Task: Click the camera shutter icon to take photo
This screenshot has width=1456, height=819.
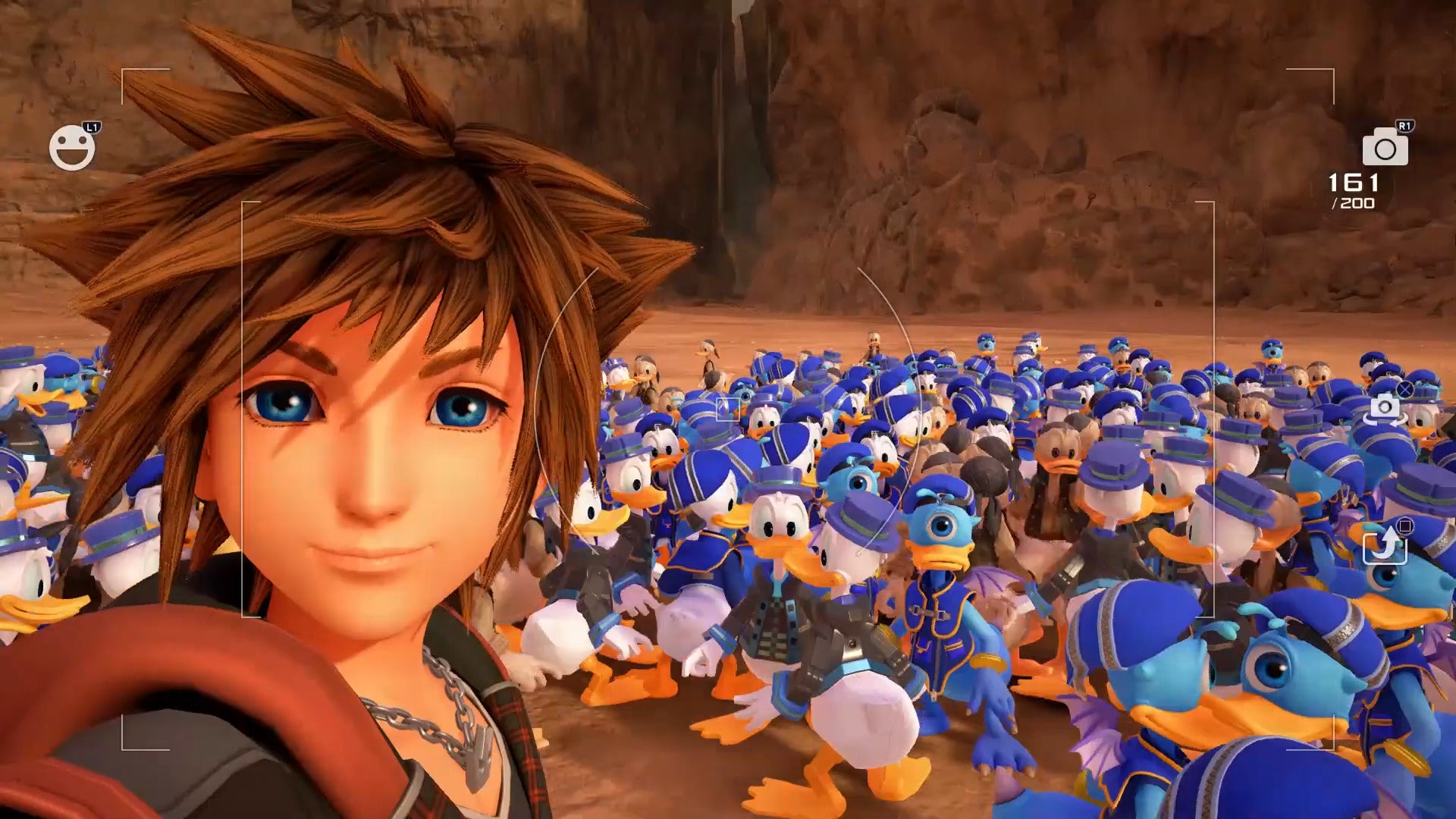Action: [x=1385, y=149]
